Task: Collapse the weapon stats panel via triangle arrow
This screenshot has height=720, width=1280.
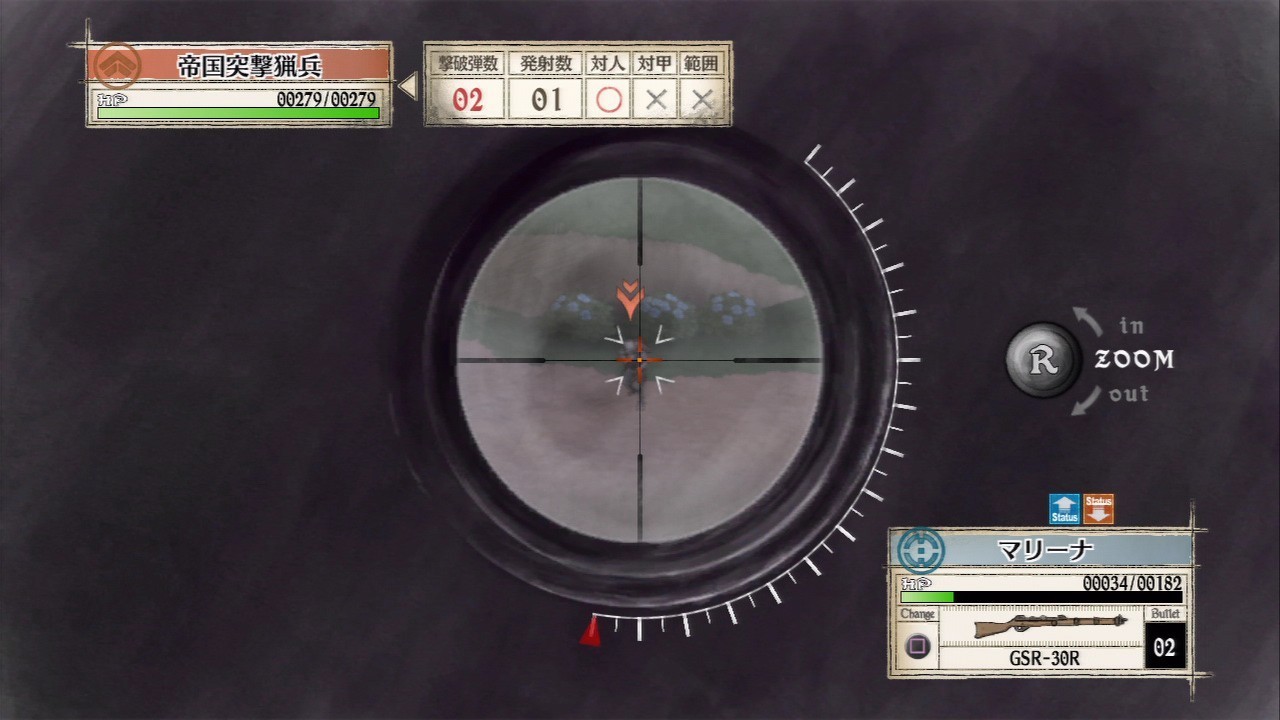Action: point(406,85)
